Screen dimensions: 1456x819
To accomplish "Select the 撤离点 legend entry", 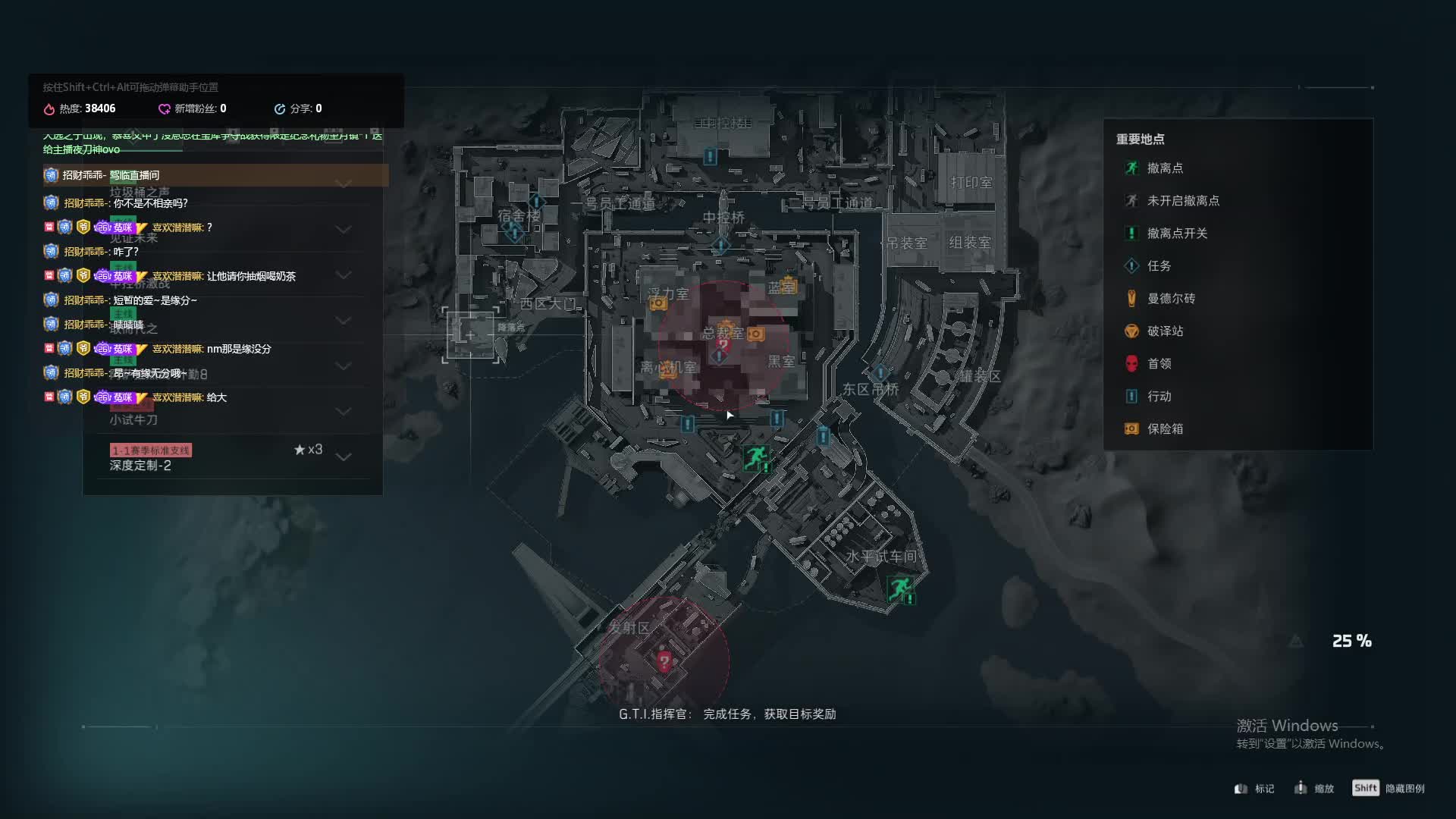I will 1164,168.
